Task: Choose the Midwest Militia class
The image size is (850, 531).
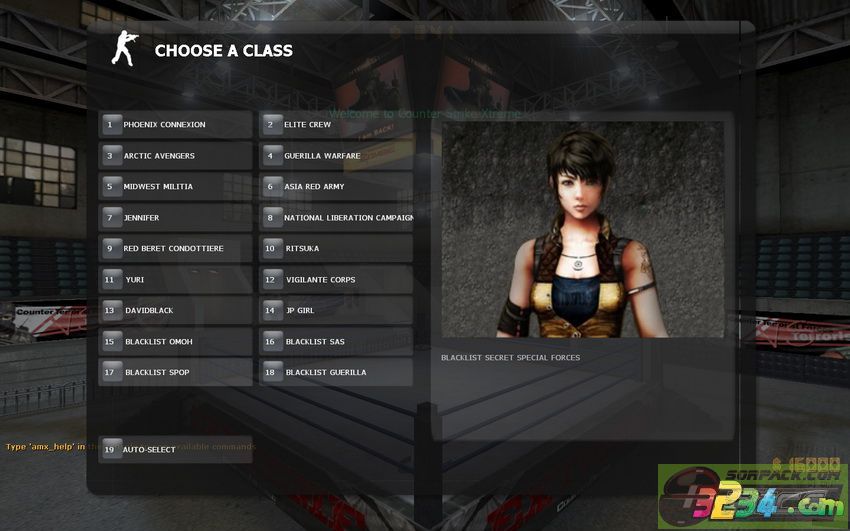Action: click(x=175, y=187)
